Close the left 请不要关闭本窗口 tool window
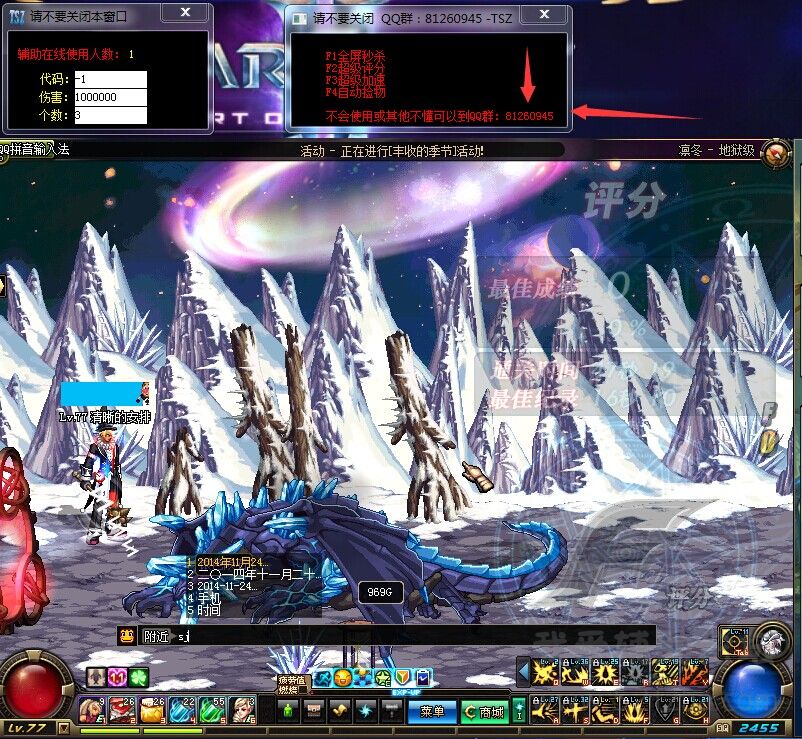This screenshot has width=802, height=739. [185, 13]
